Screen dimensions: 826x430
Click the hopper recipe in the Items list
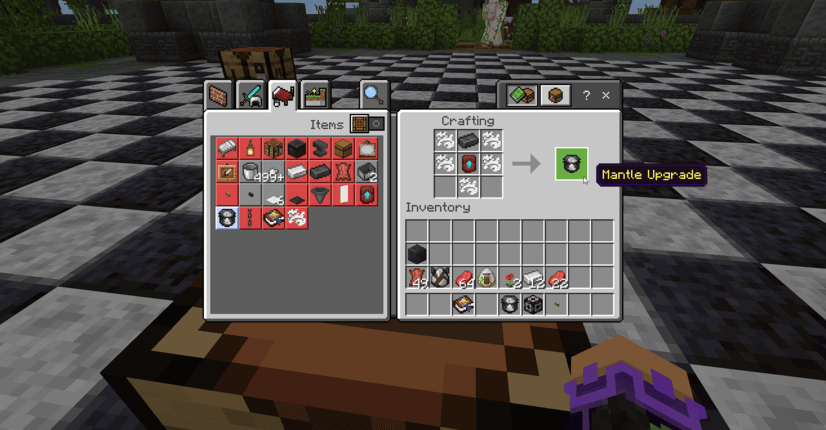320,195
